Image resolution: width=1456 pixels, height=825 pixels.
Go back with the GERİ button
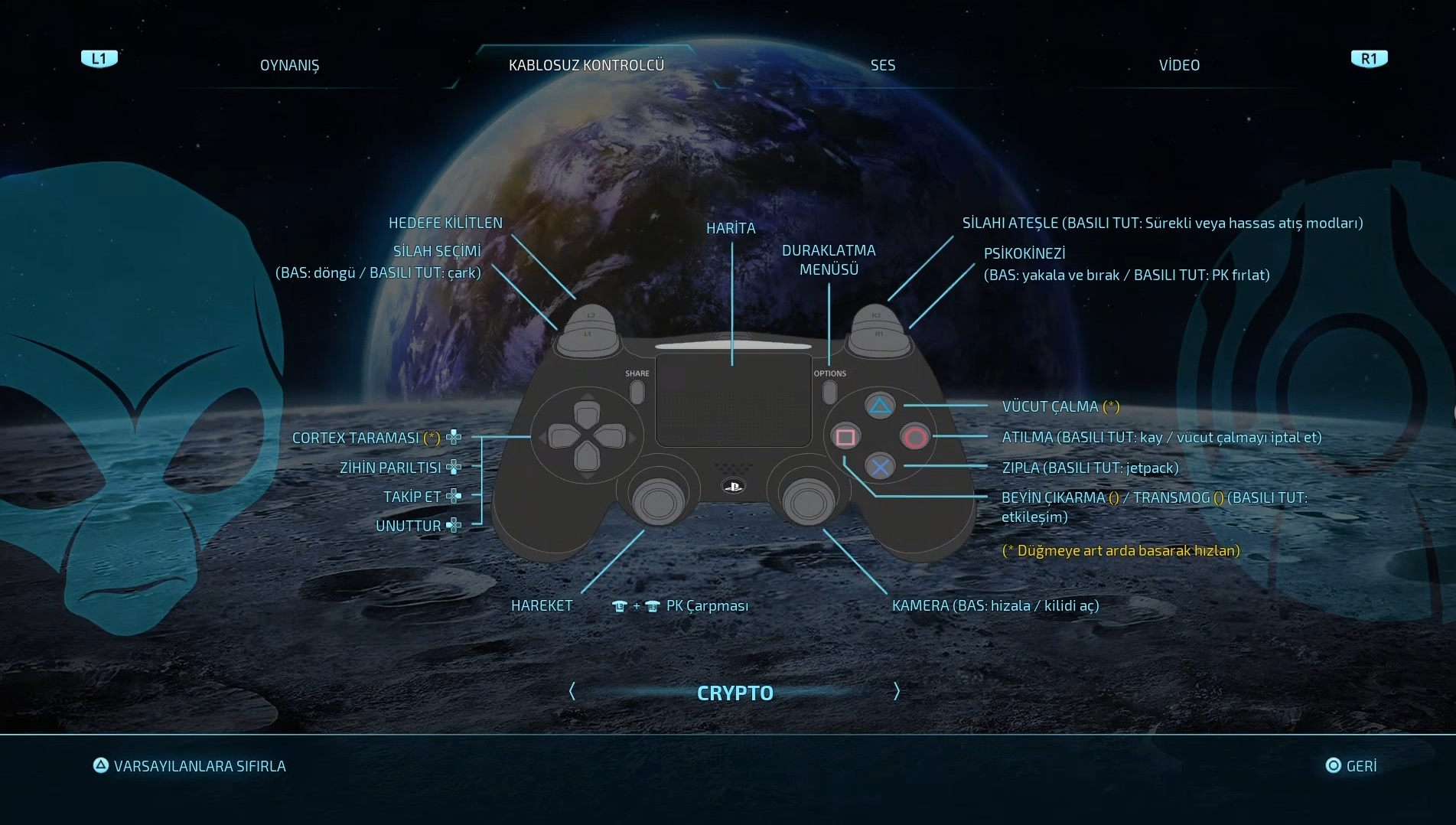[x=1351, y=766]
